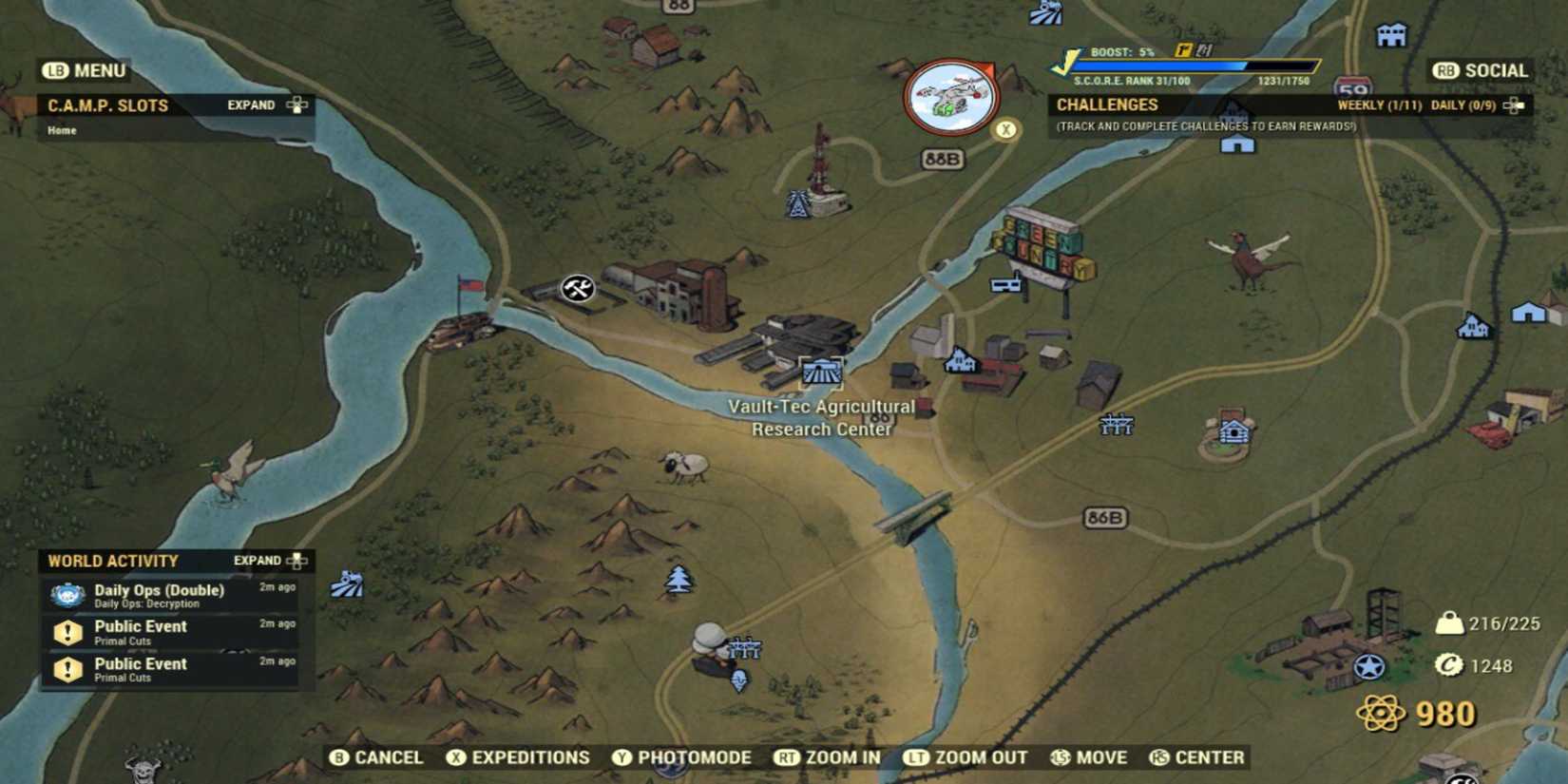Screen dimensions: 1568x784
Task: Select the Vault-Tec Agricultural Research Center marker
Action: (x=820, y=373)
